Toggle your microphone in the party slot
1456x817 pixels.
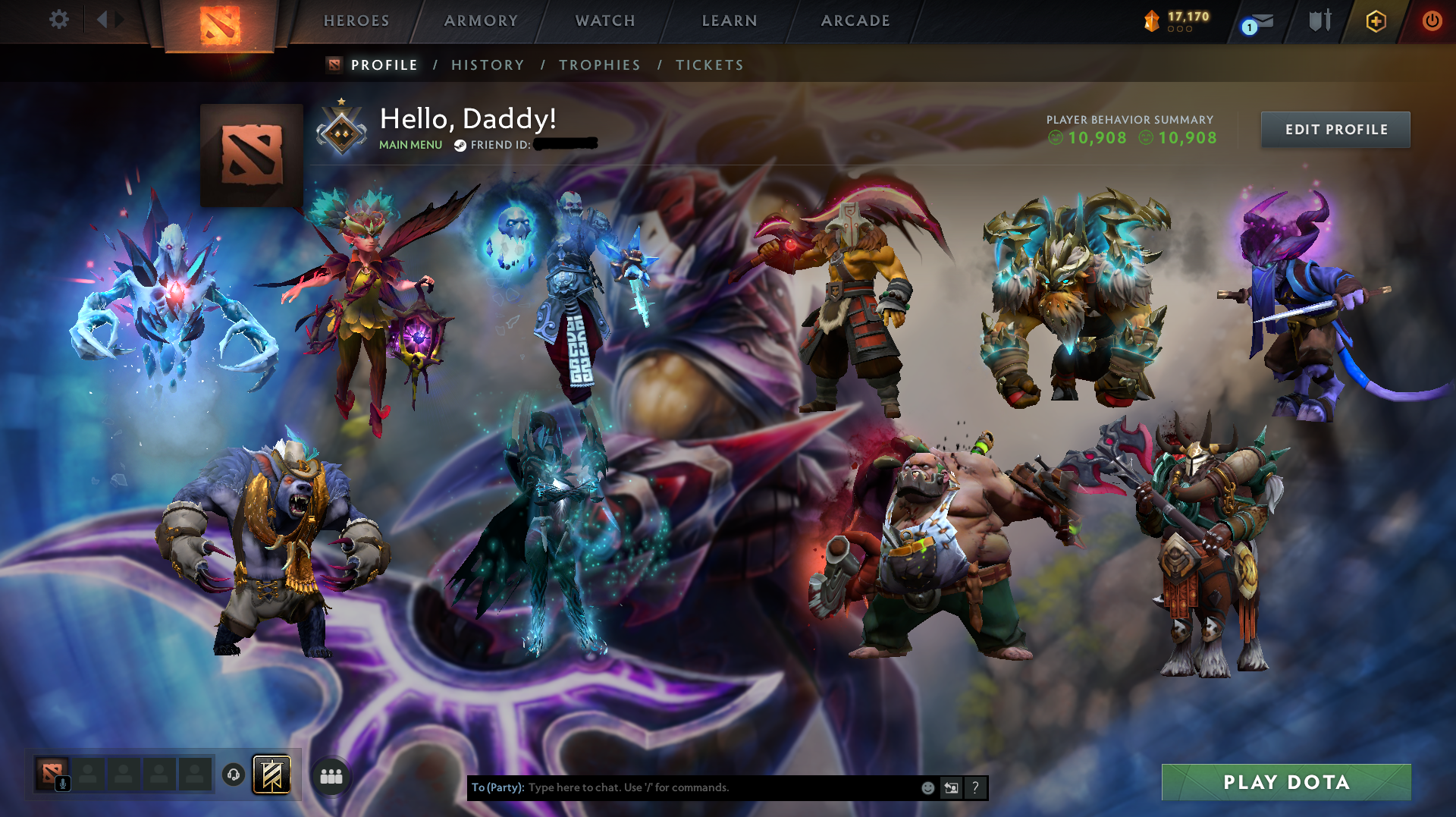(x=64, y=784)
